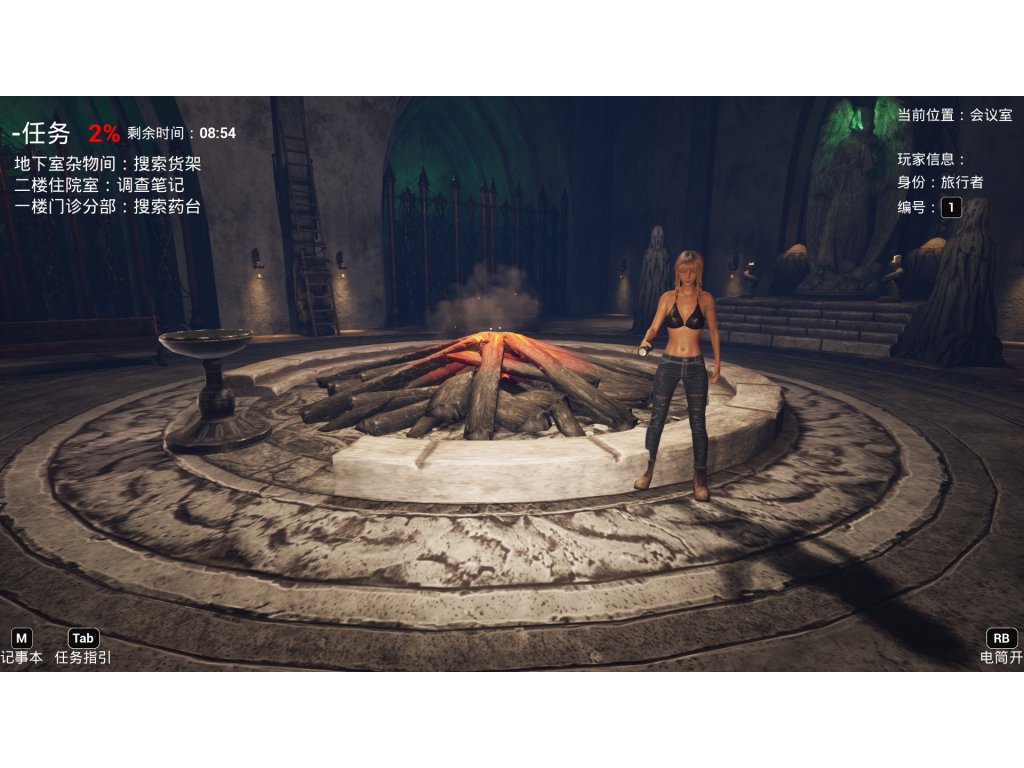Select the 二楼住院室 调查笔记 task
The width and height of the screenshot is (1024, 768).
[99, 185]
